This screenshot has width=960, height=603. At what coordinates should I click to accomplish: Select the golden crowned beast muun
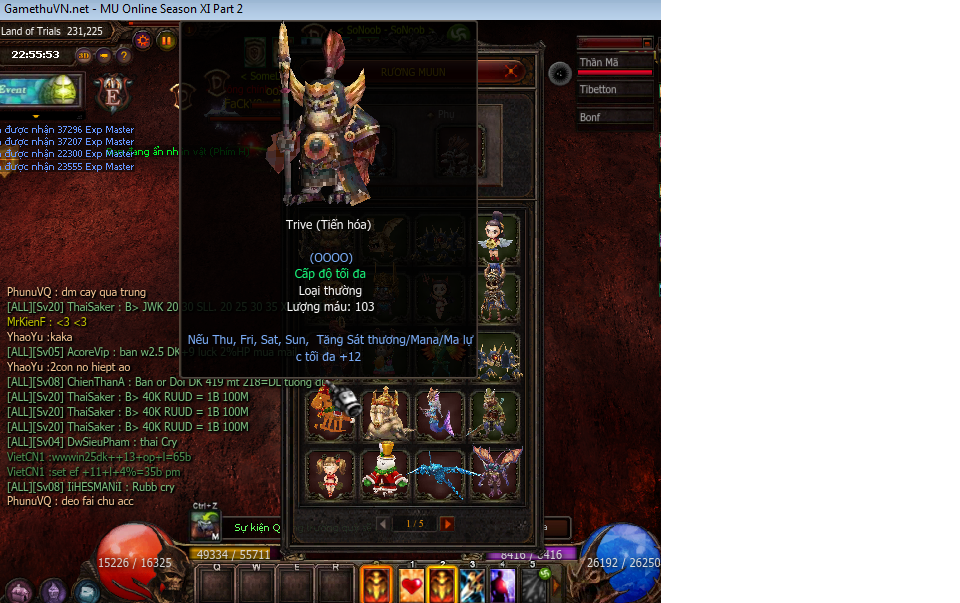(x=386, y=415)
